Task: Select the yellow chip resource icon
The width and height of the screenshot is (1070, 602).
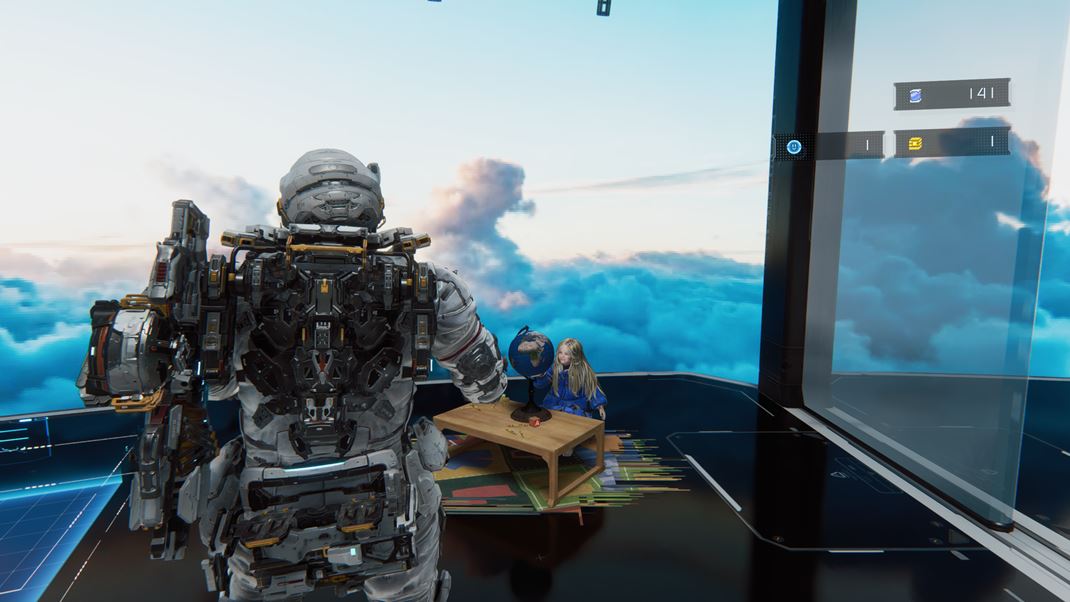Action: (915, 144)
